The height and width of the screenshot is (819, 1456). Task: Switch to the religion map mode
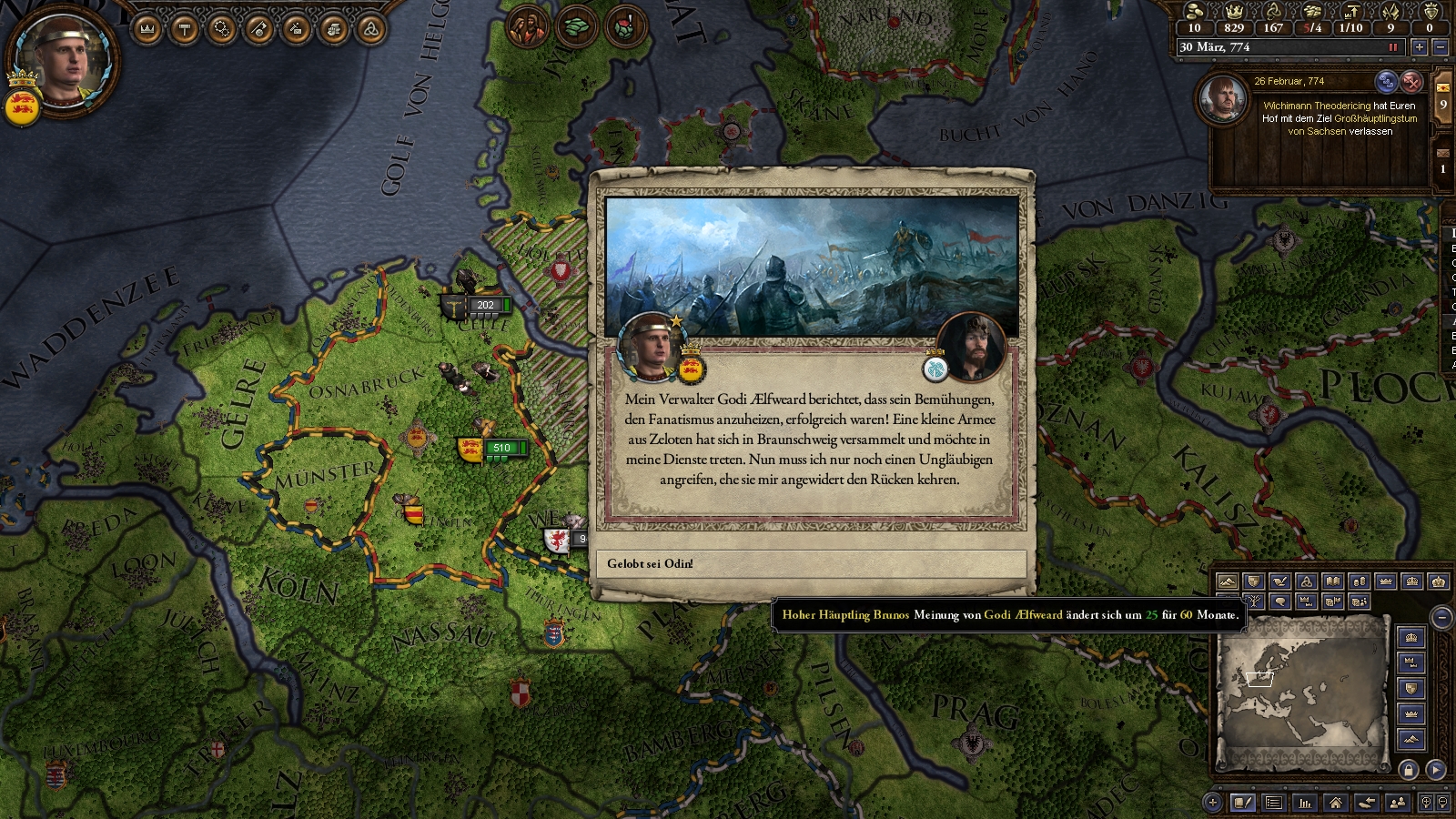1307,581
